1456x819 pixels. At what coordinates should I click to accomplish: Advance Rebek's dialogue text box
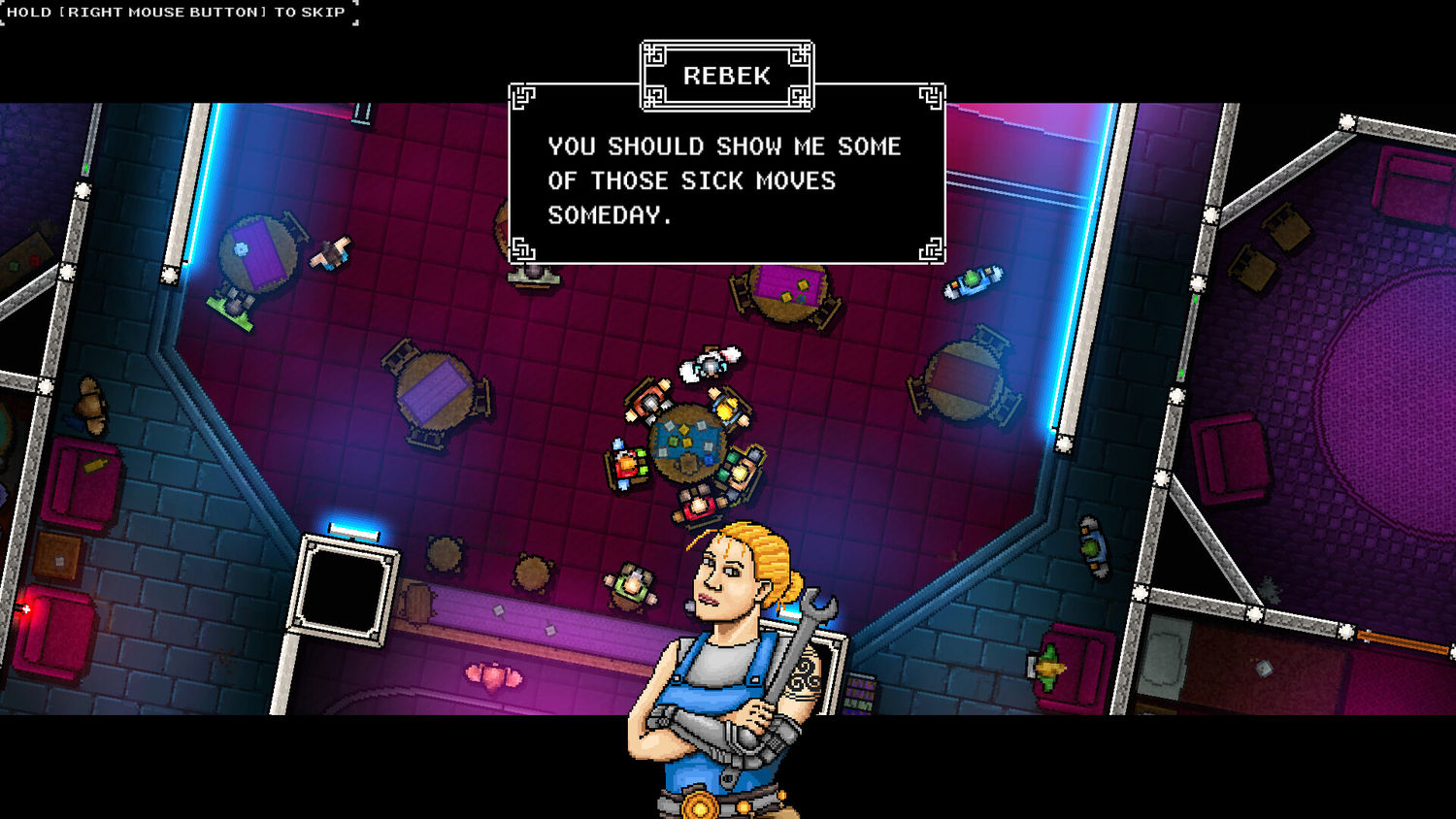pyautogui.click(x=726, y=180)
